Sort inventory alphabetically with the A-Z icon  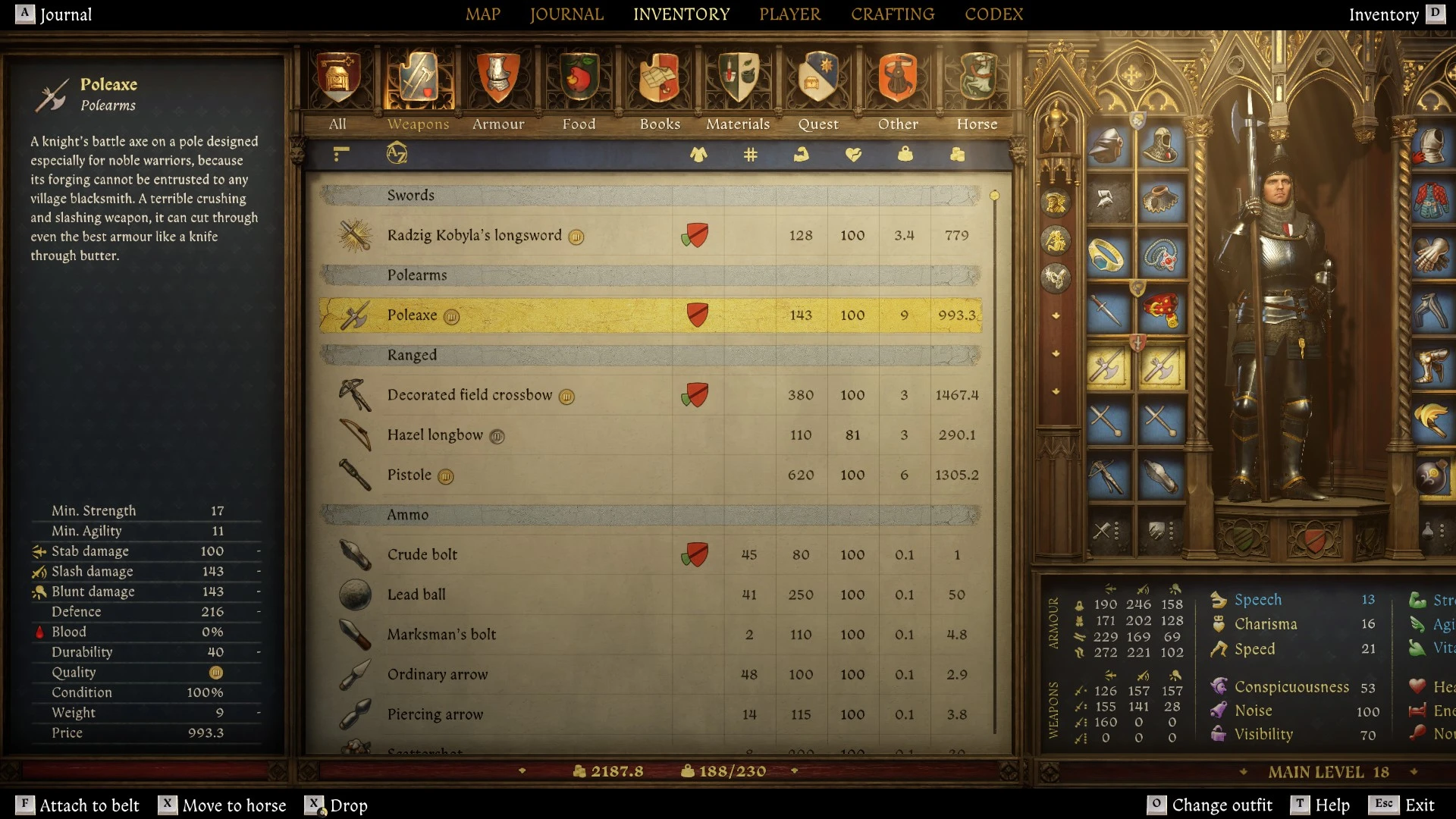[x=399, y=154]
